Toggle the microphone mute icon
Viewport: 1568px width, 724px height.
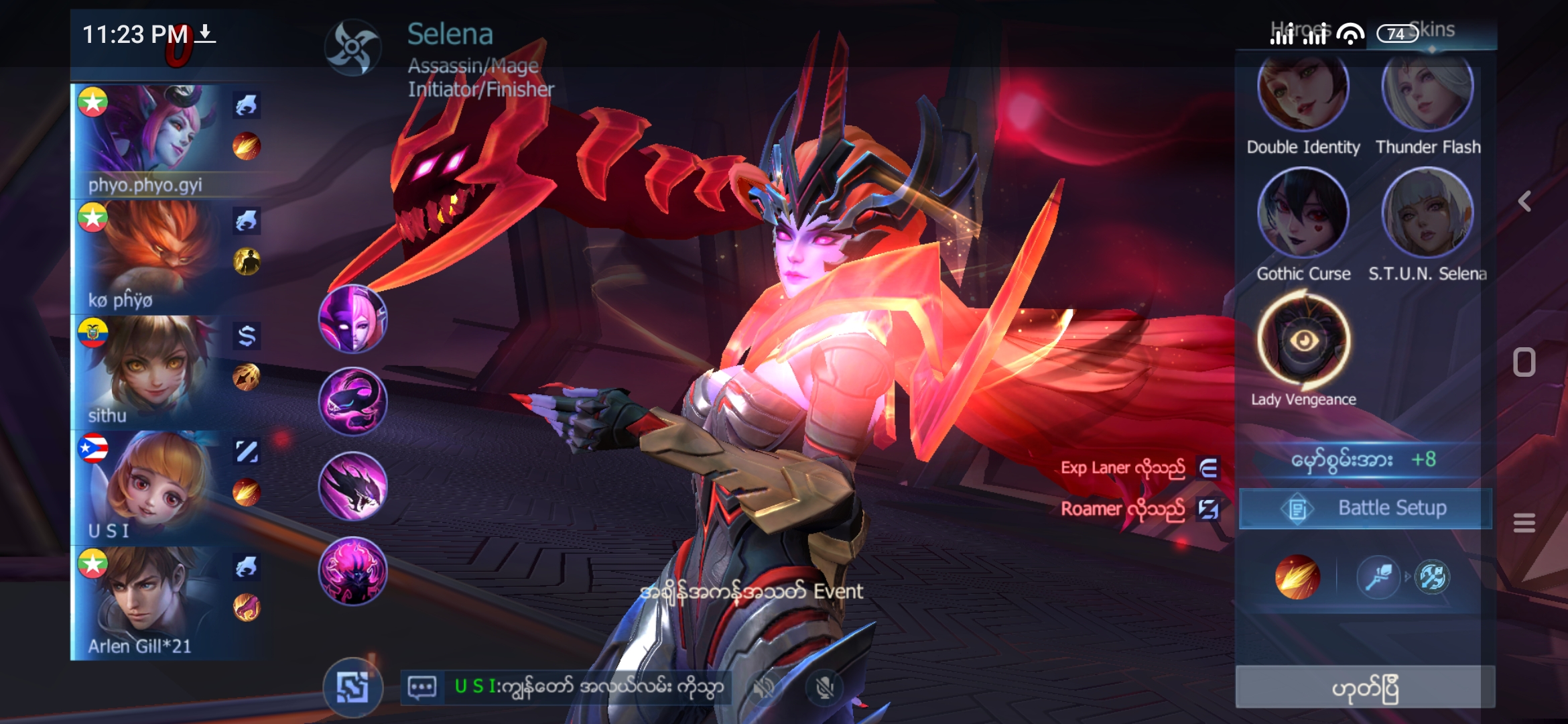[825, 687]
